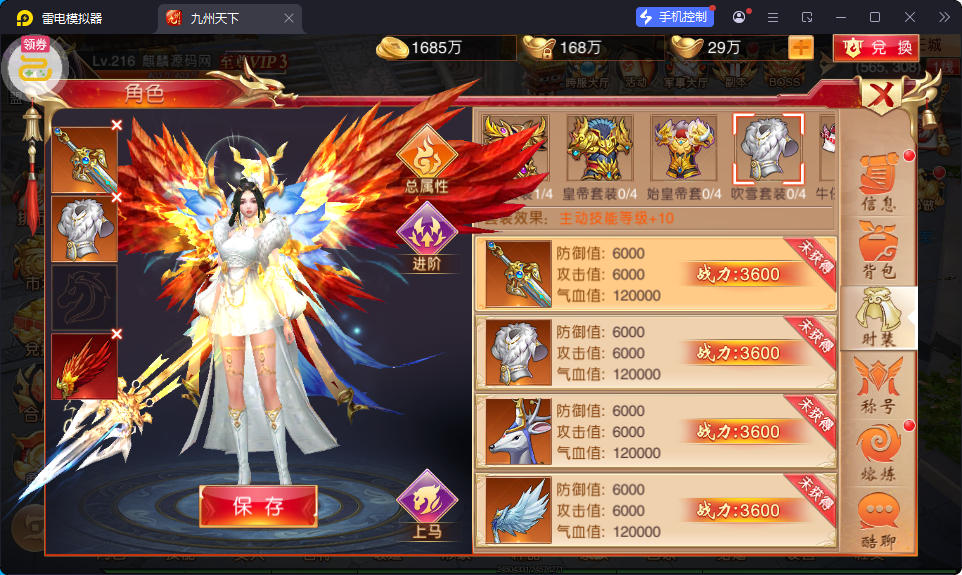Select the 吹雪套装 white armor set
This screenshot has height=575, width=962.
tap(768, 149)
